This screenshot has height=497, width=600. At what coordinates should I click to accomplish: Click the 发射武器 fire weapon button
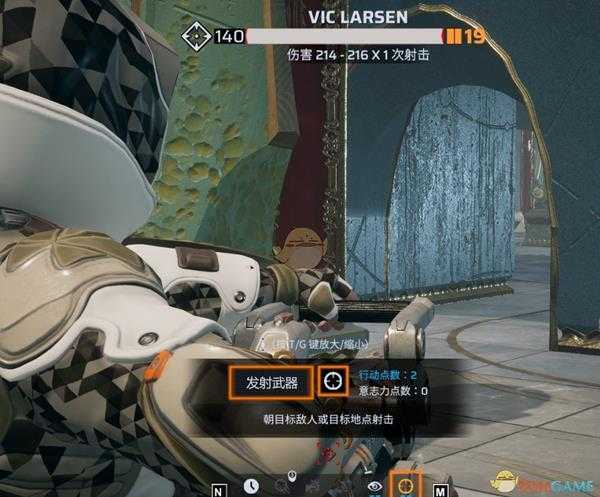pos(265,381)
